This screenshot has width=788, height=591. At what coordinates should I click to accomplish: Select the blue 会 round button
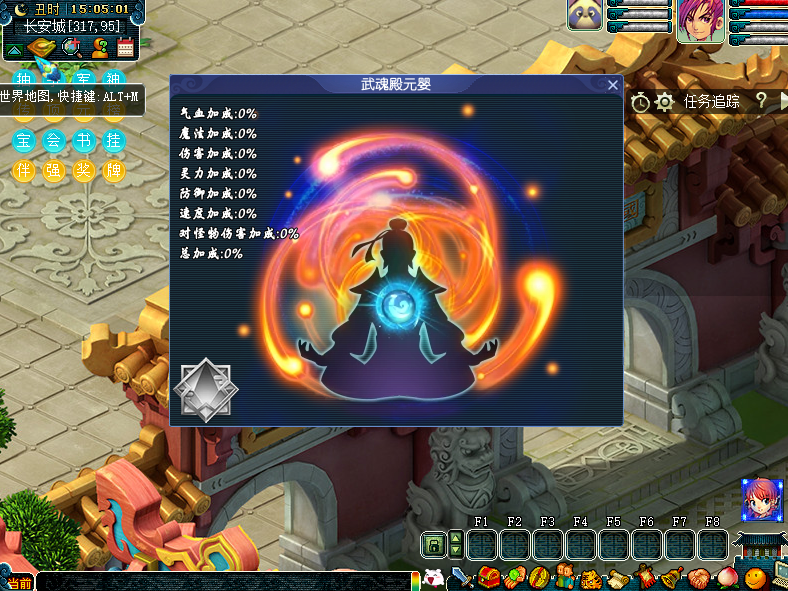54,141
